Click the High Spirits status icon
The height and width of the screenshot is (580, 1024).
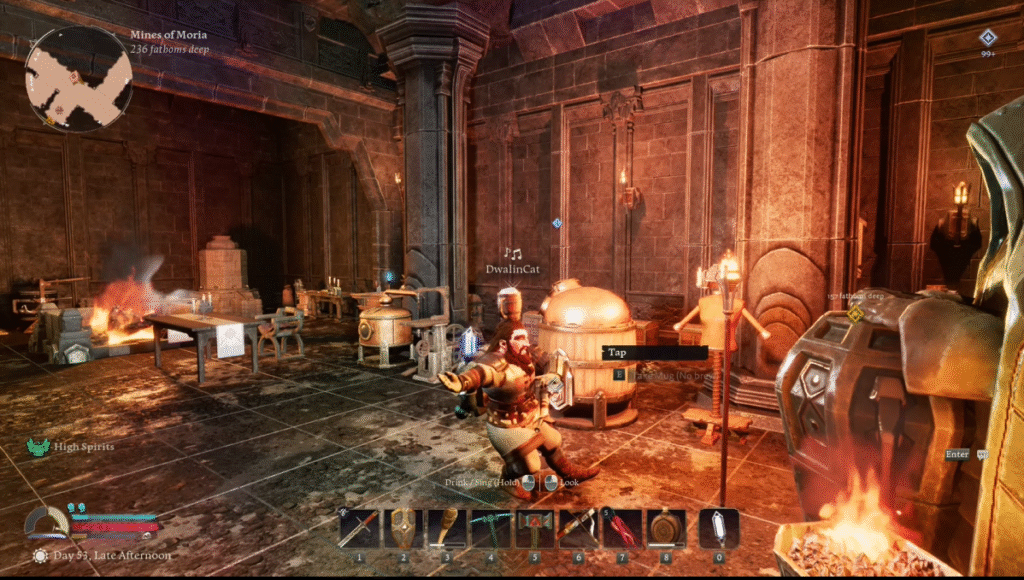coord(39,447)
